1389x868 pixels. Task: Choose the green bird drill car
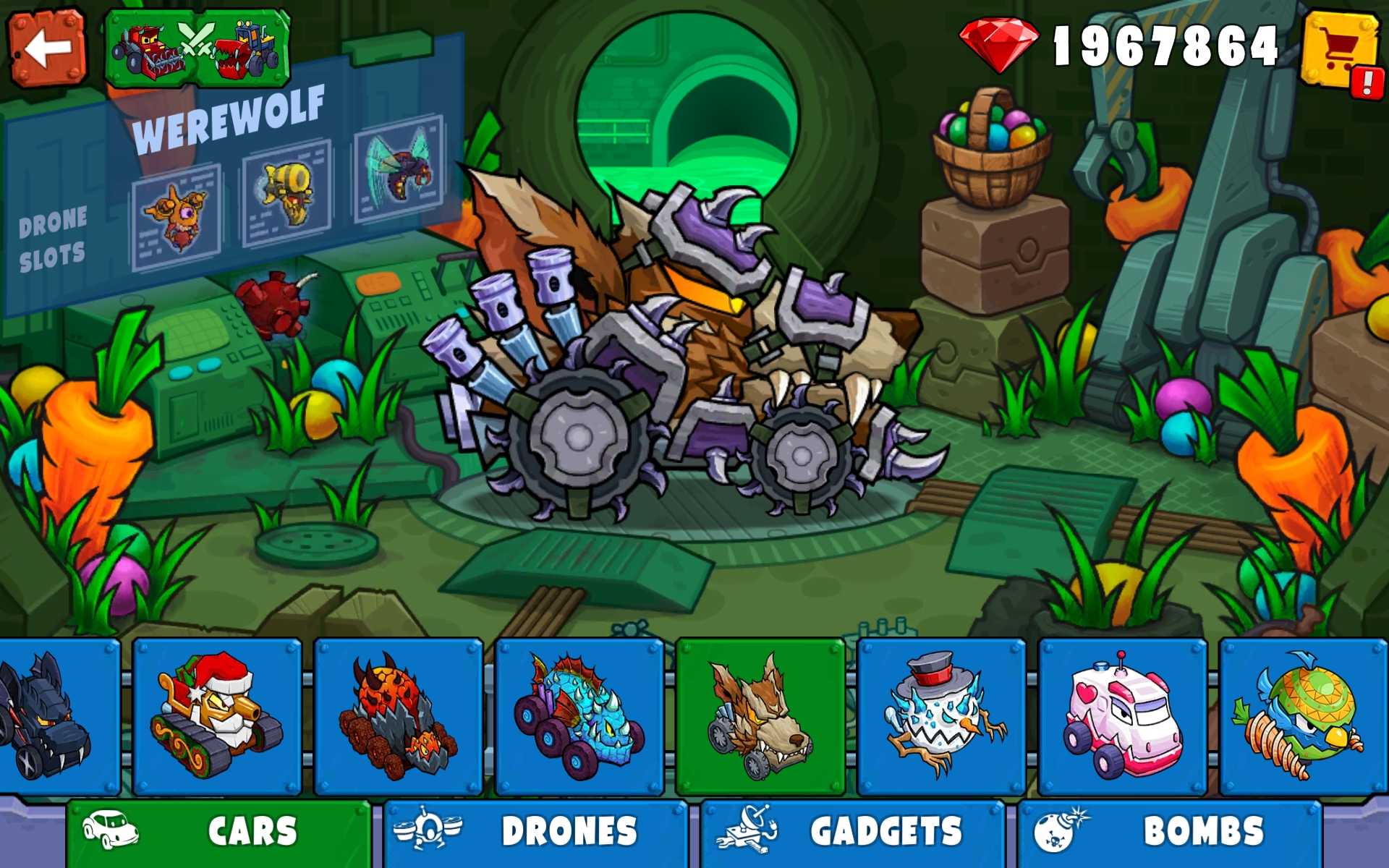click(1302, 716)
